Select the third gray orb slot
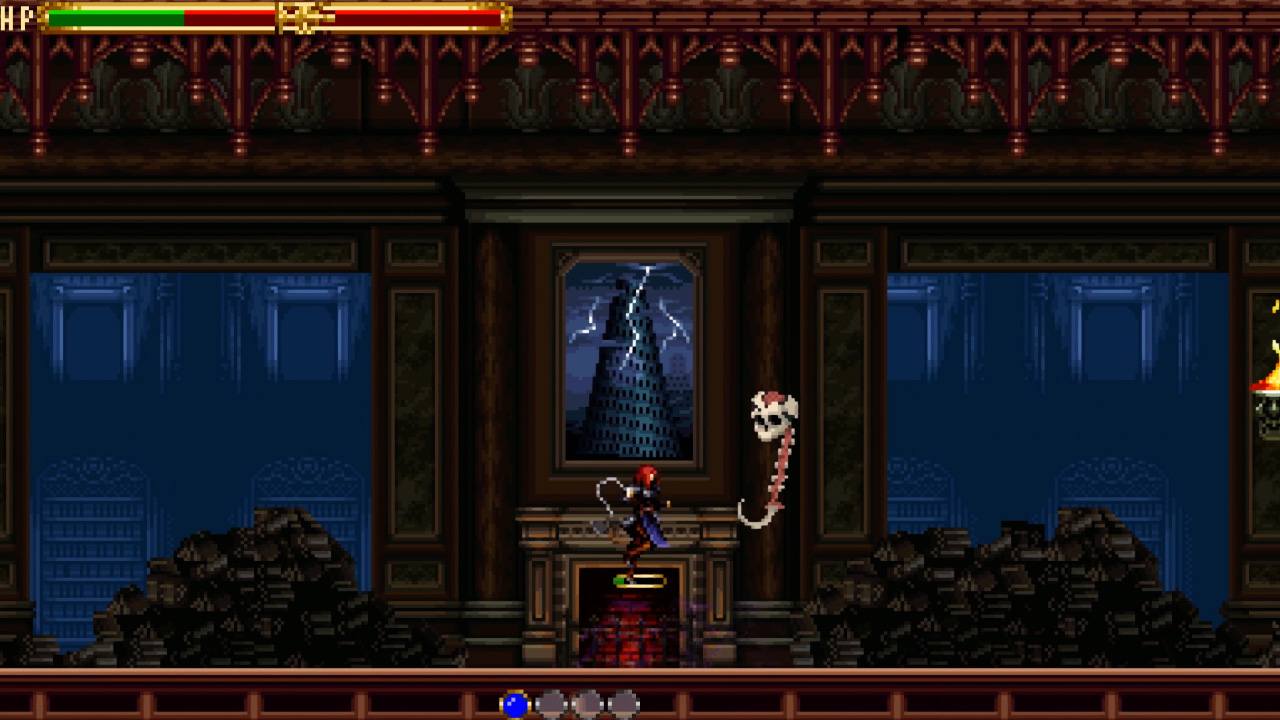1280x720 pixels. (624, 704)
